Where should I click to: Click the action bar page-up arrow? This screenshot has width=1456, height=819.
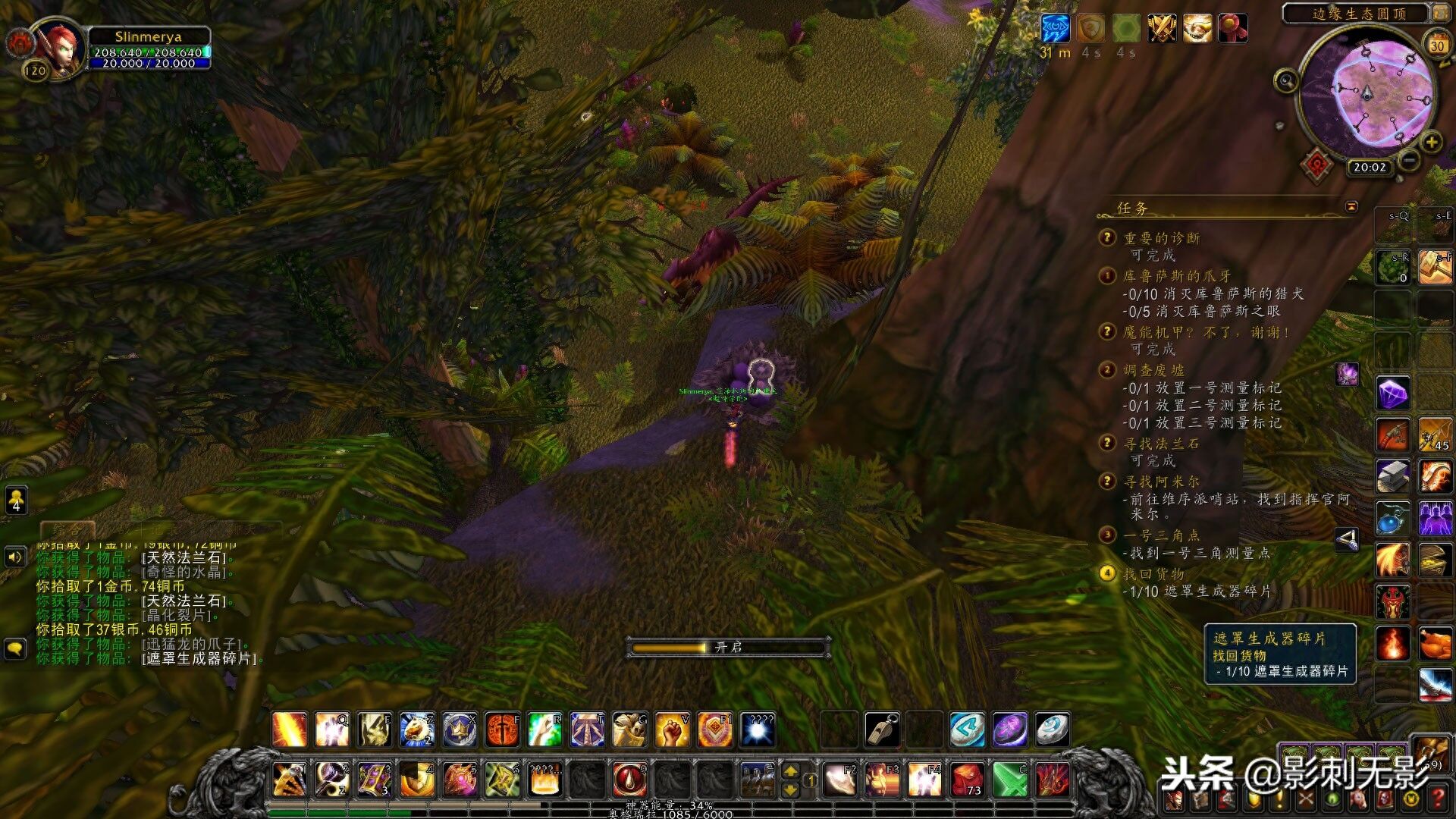(x=790, y=771)
